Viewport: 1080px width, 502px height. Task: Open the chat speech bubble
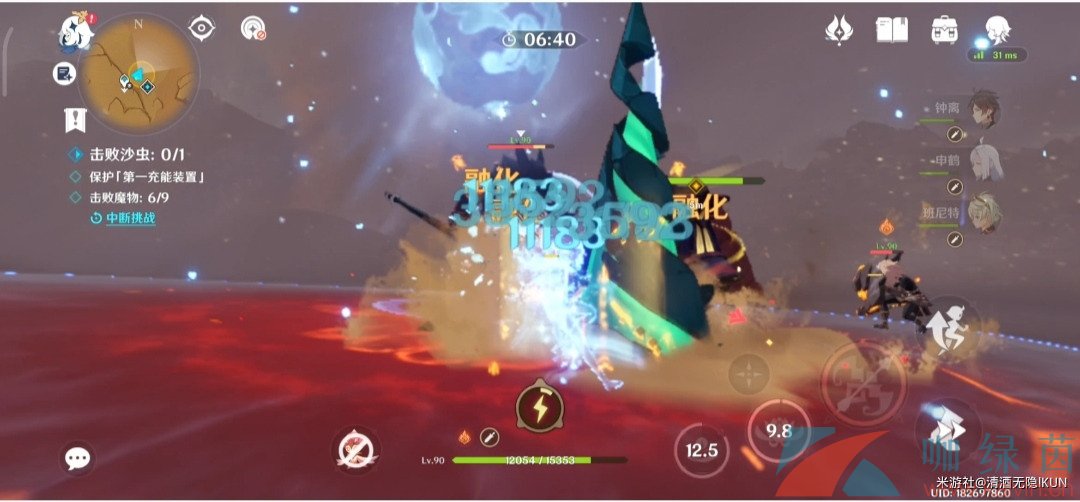[77, 459]
